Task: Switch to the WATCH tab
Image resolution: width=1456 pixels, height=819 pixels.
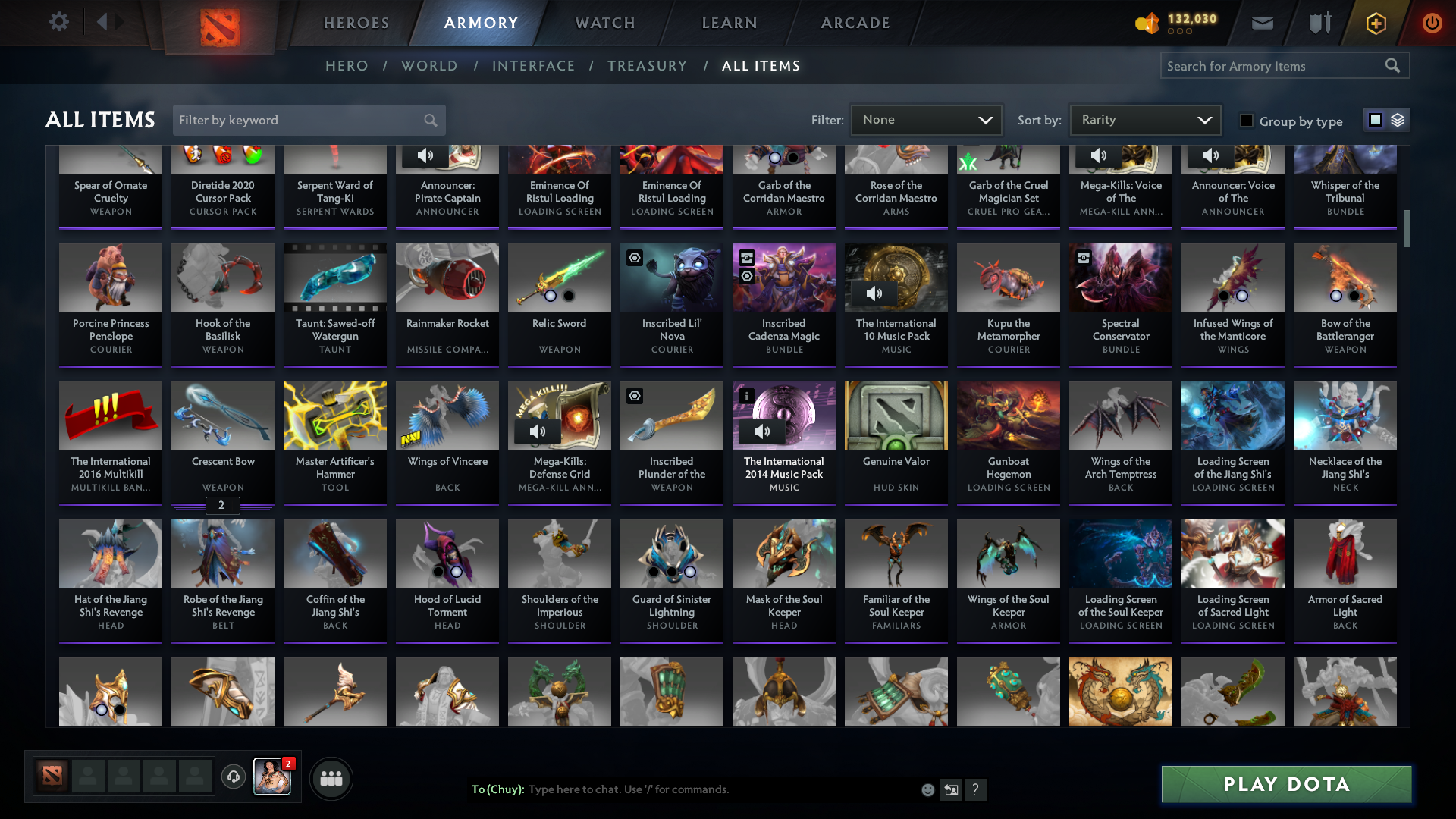Action: point(604,23)
